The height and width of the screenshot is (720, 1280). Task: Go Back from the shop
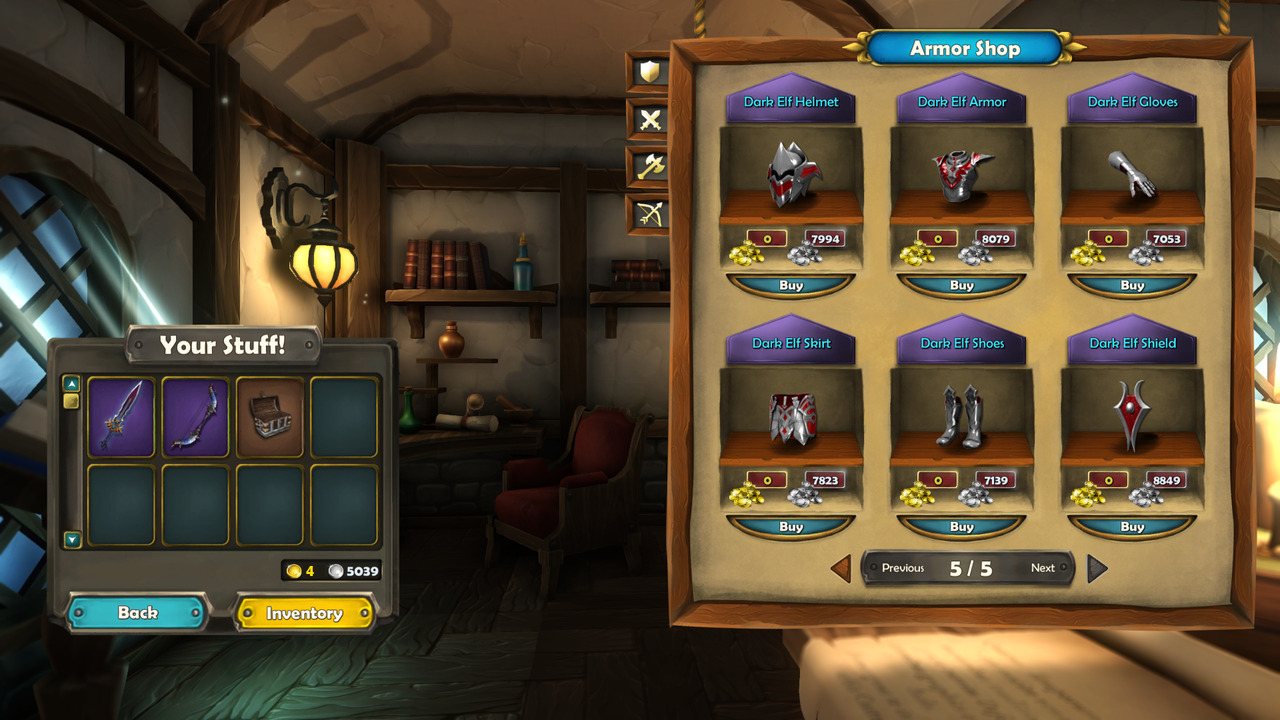tap(138, 613)
